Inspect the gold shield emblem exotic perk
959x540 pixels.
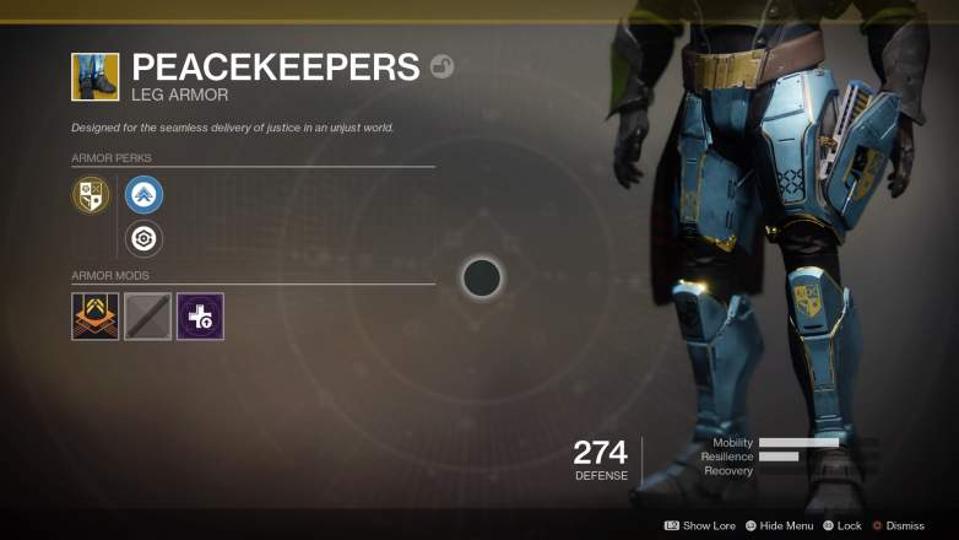pos(91,195)
